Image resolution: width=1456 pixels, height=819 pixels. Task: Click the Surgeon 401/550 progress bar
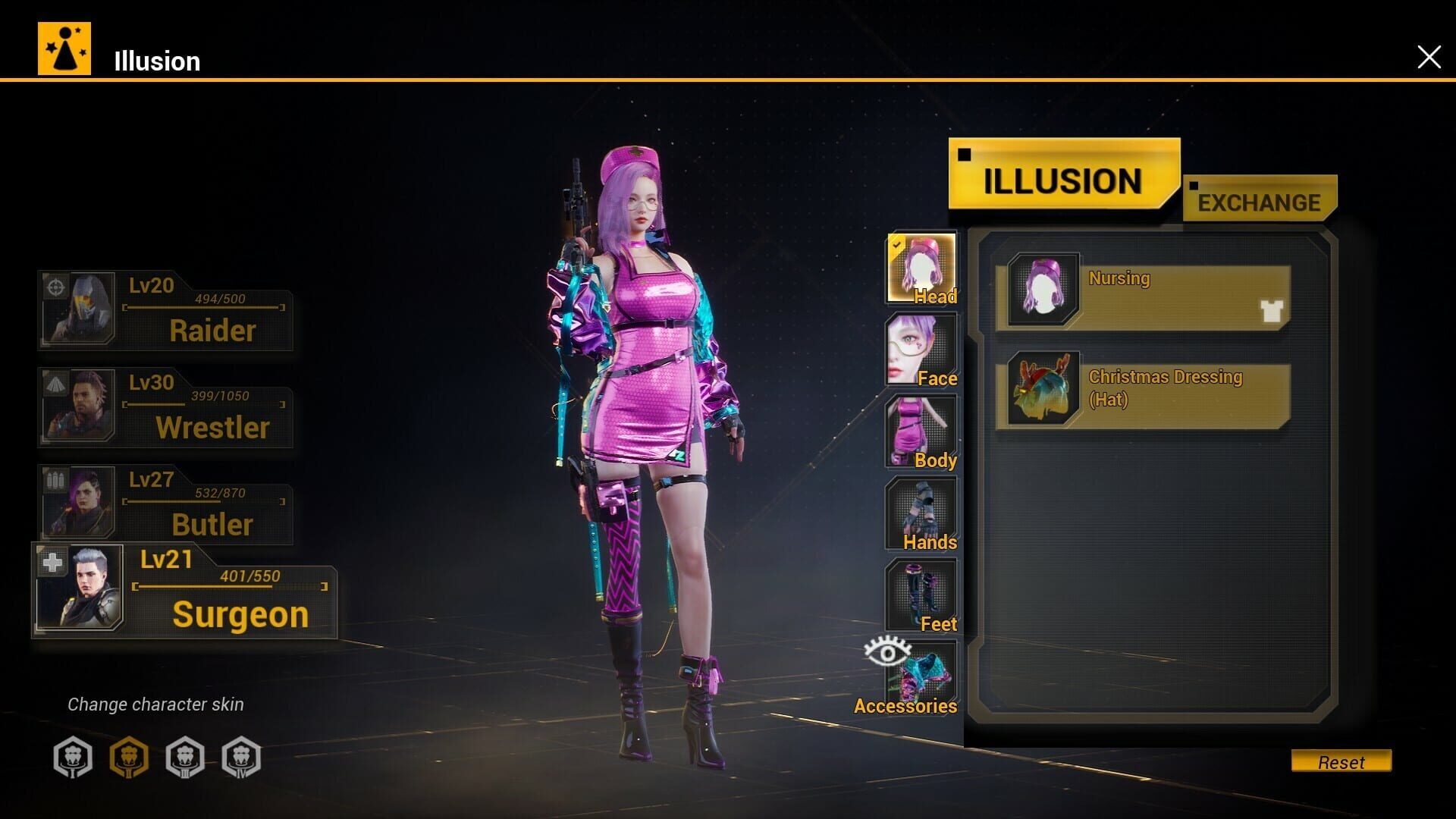tap(231, 586)
